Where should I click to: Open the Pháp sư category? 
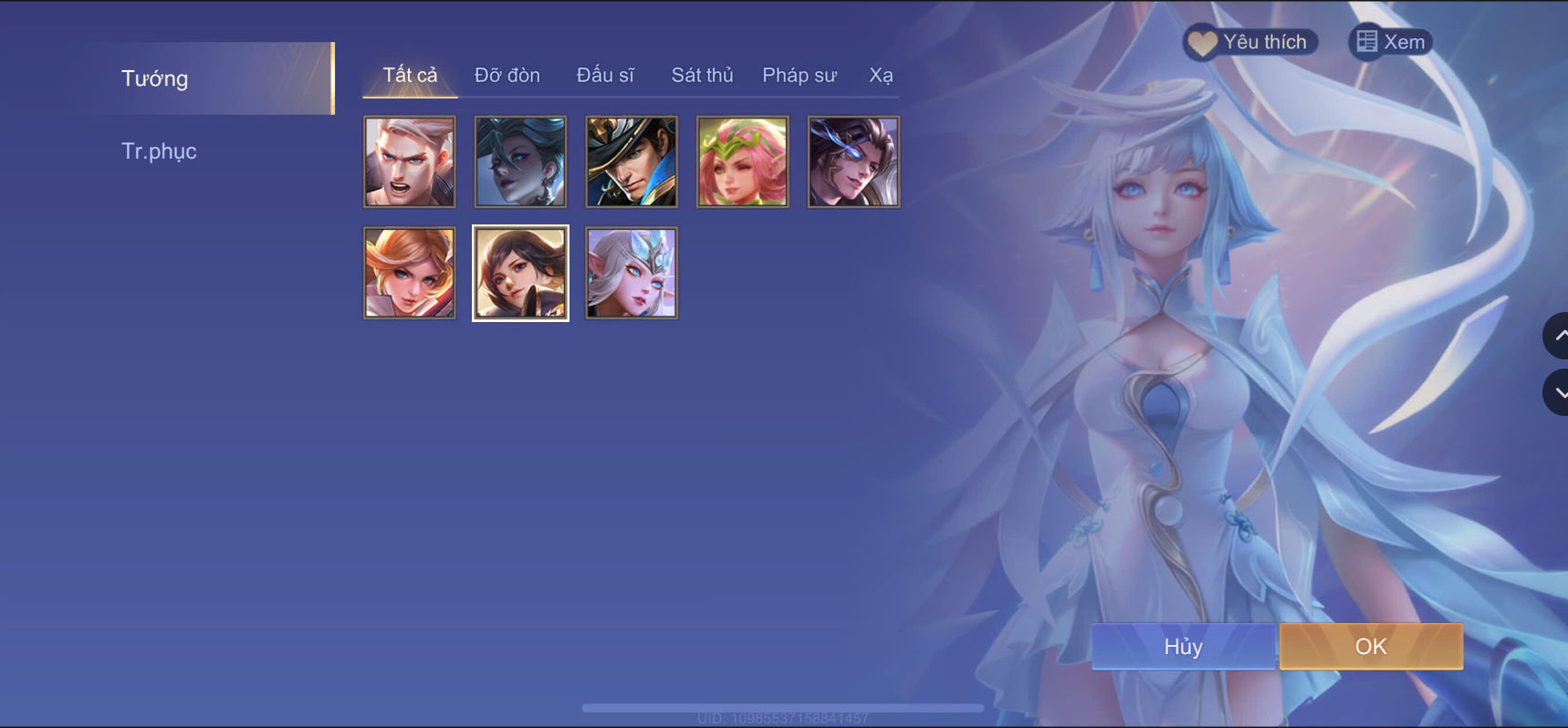point(799,75)
